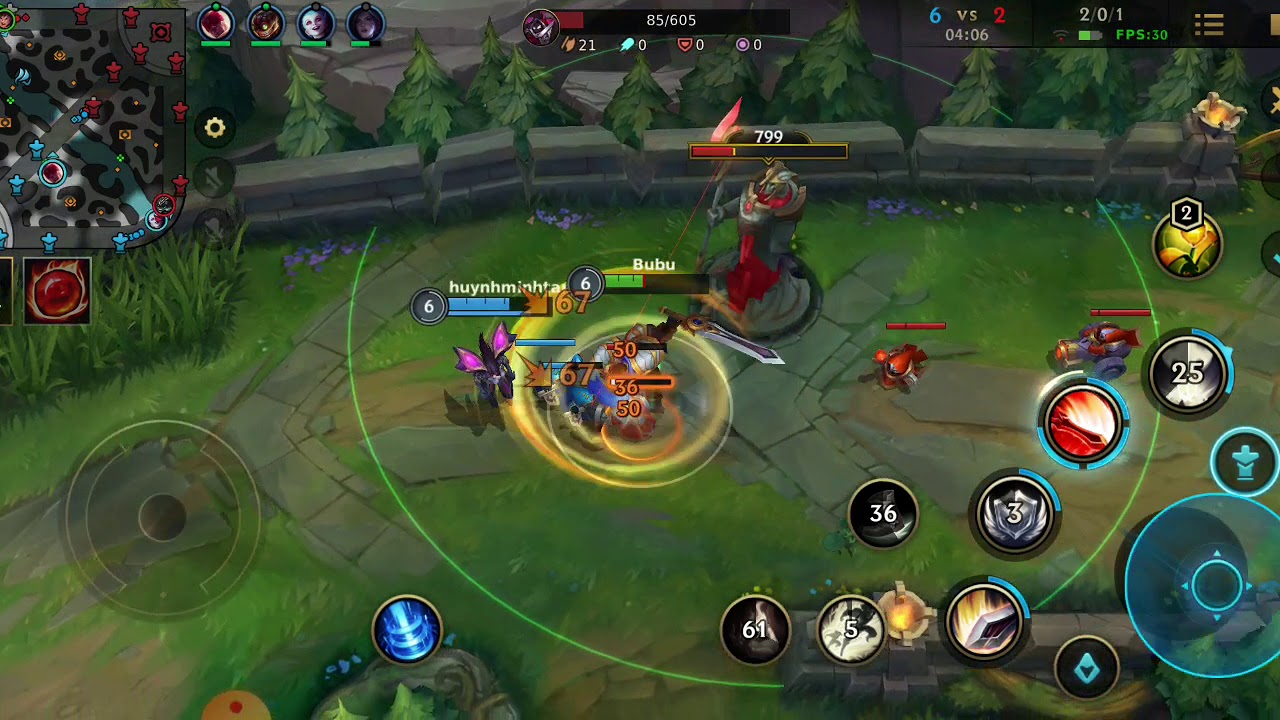Tap the main basic attack button
The width and height of the screenshot is (1280, 720).
pos(1216,585)
